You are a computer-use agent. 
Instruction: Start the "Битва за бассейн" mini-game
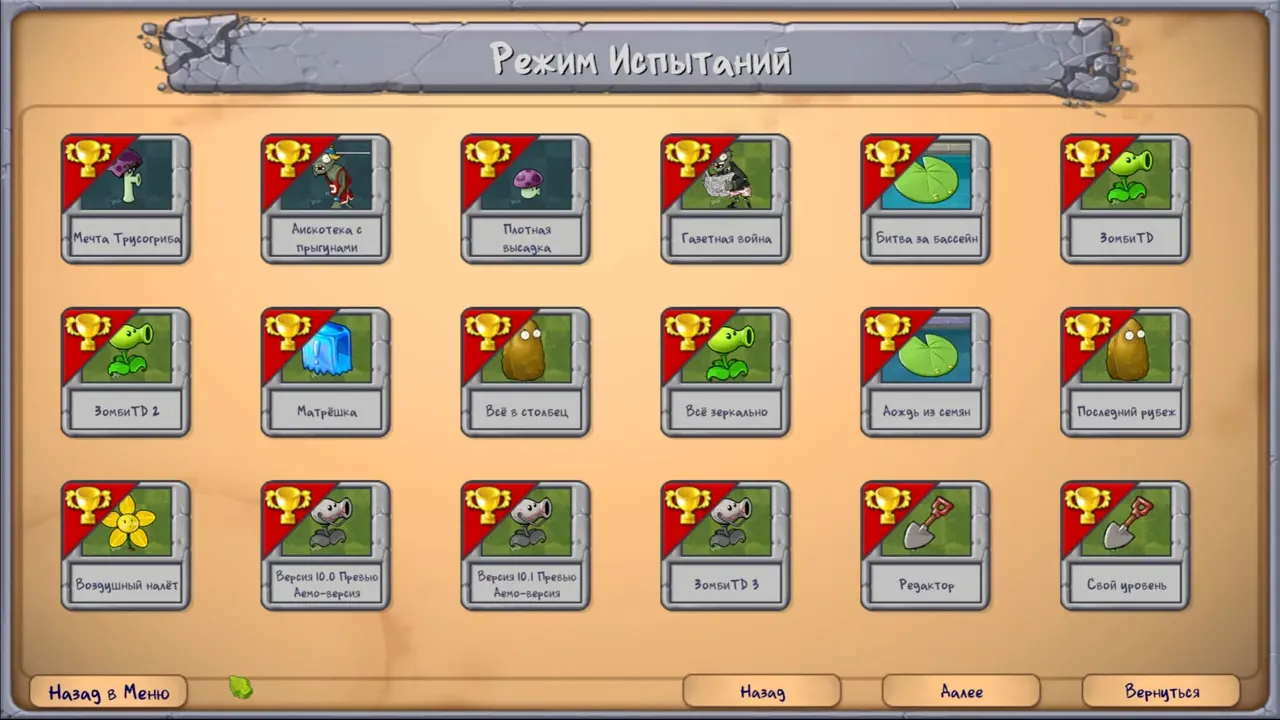tap(925, 197)
